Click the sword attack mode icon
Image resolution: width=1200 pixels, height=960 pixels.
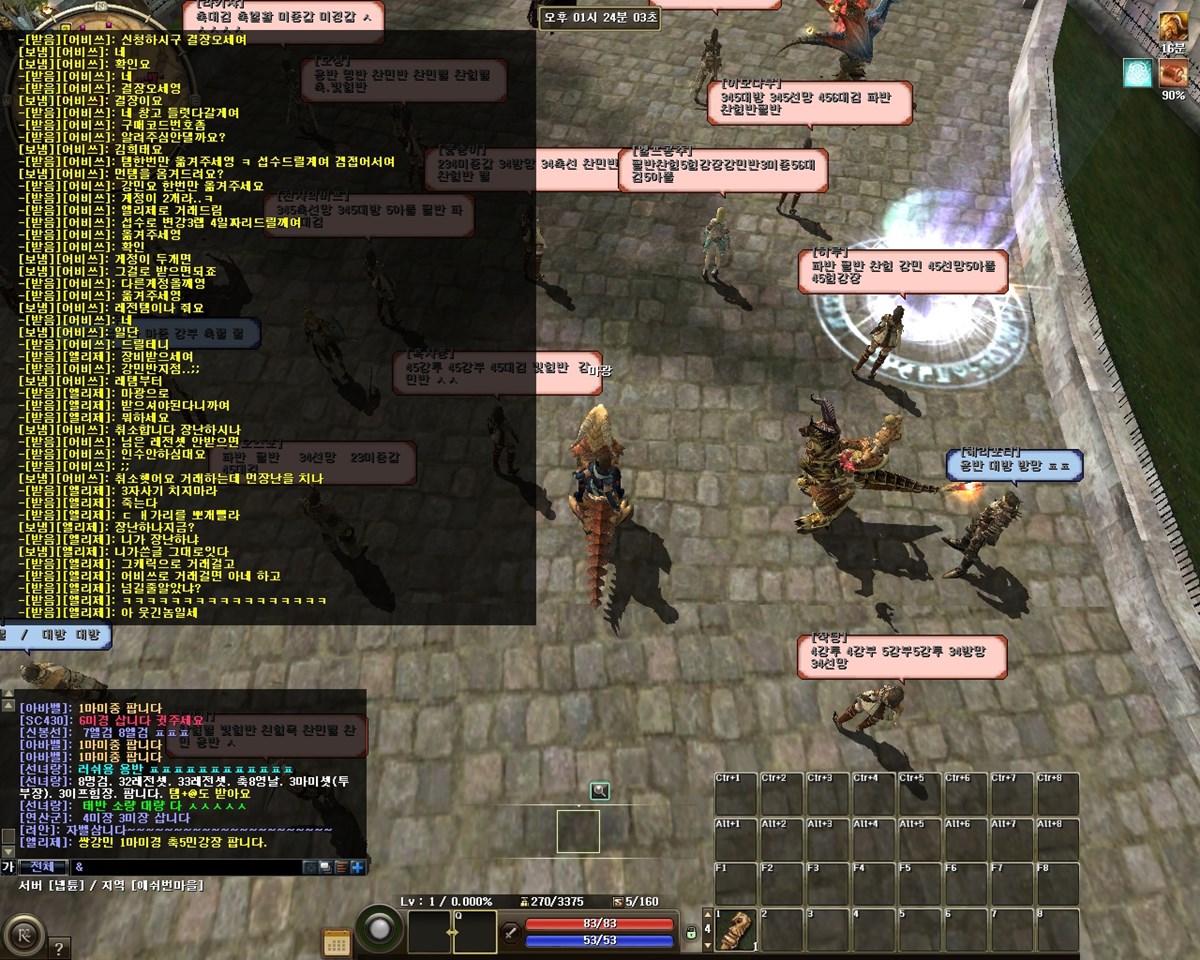pyautogui.click(x=510, y=932)
